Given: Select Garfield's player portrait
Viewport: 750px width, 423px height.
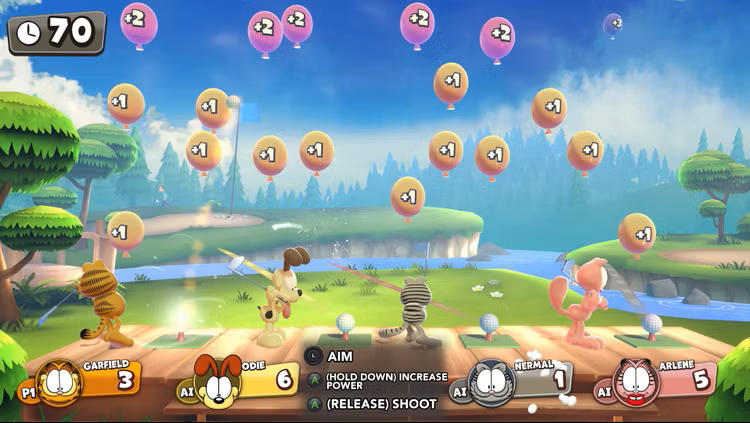Looking at the screenshot, I should pos(59,383).
